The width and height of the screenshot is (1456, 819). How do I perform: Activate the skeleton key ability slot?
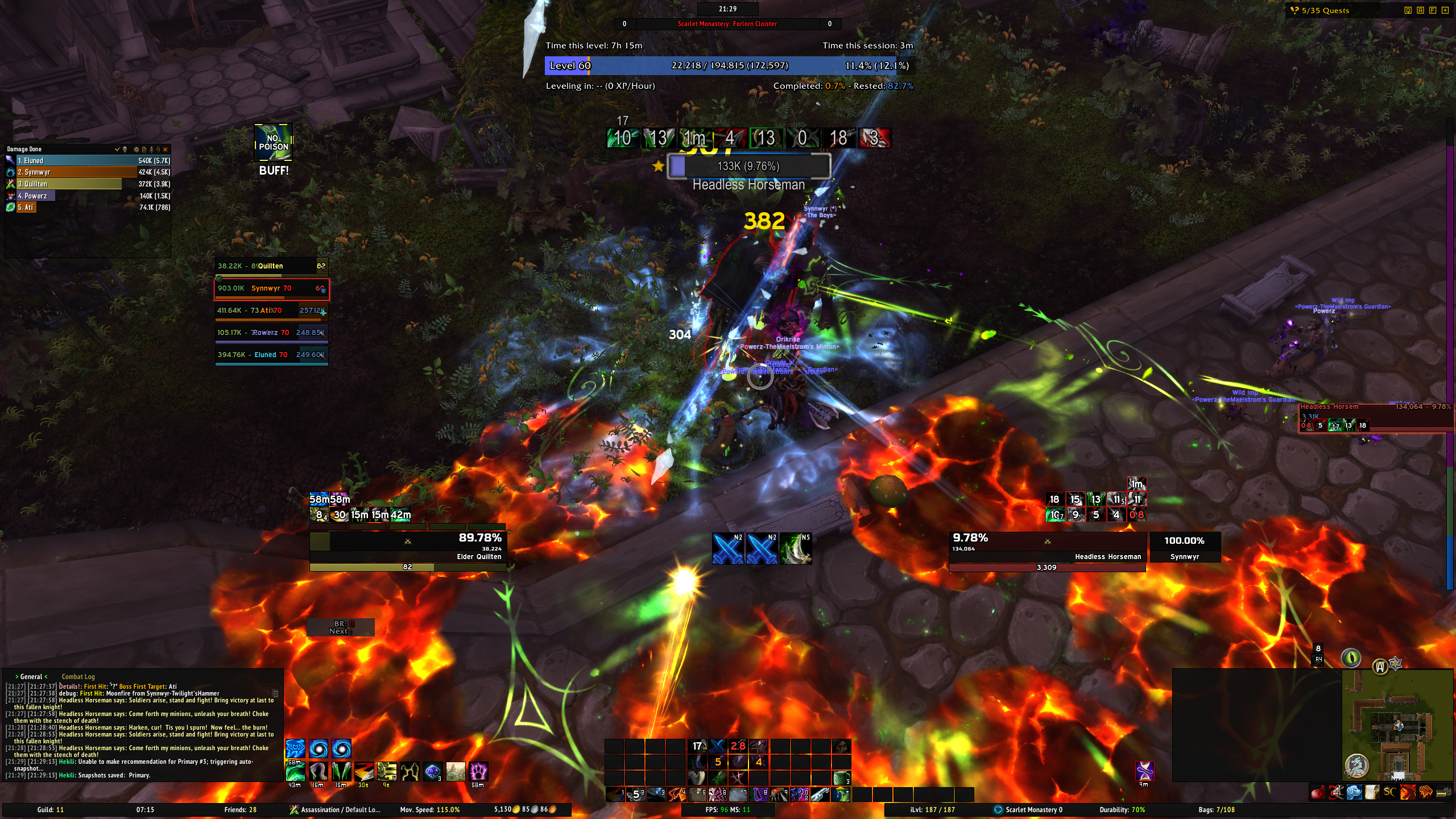[x=820, y=794]
